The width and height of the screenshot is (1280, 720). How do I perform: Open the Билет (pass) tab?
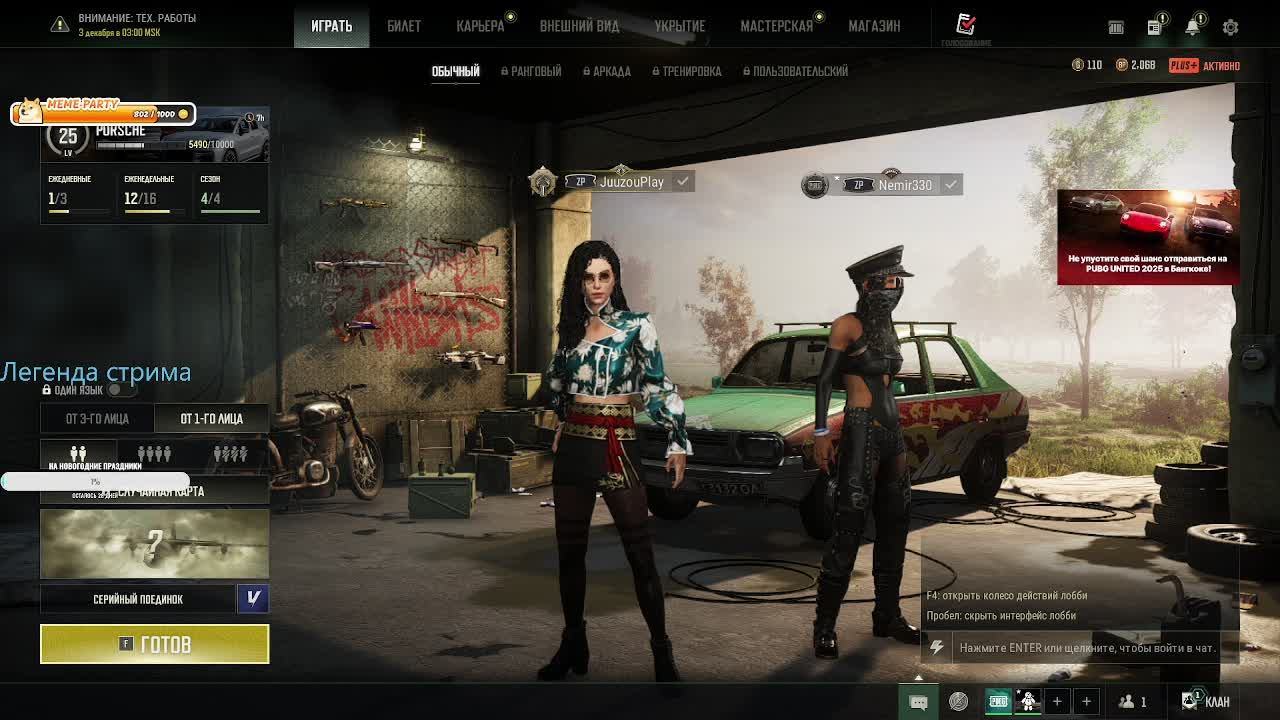click(x=404, y=26)
